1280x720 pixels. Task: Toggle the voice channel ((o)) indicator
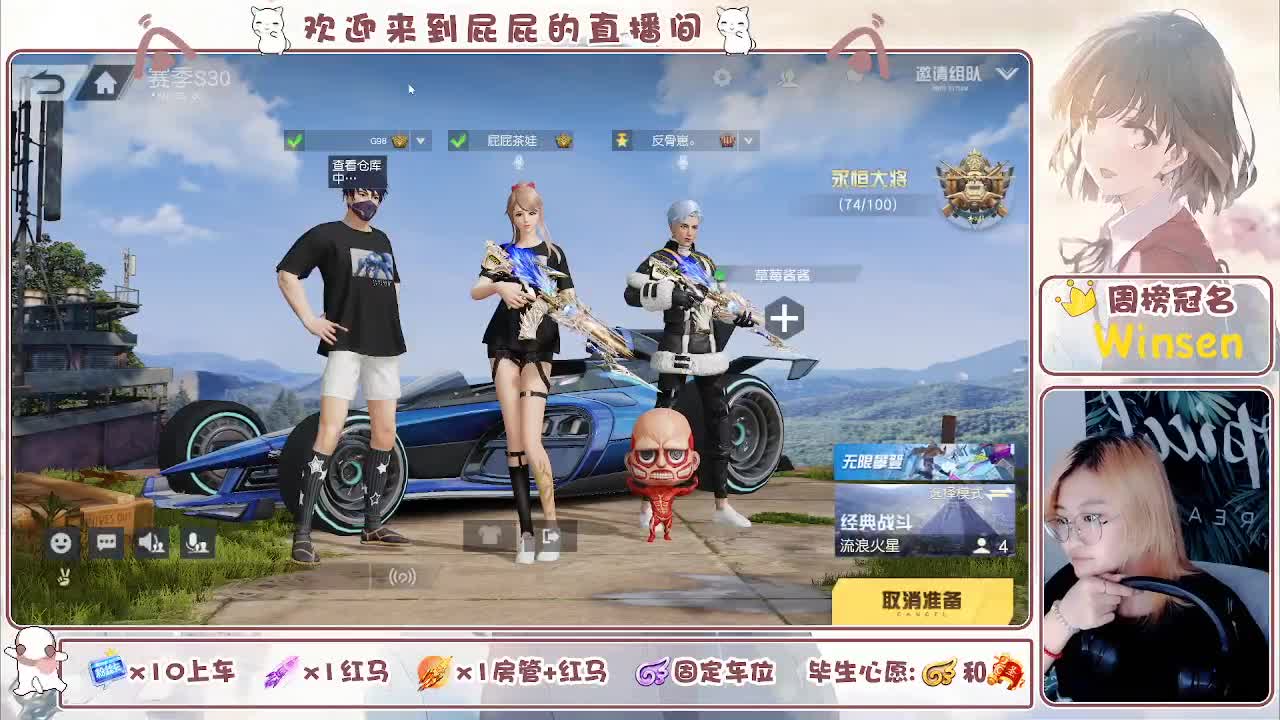tap(401, 576)
